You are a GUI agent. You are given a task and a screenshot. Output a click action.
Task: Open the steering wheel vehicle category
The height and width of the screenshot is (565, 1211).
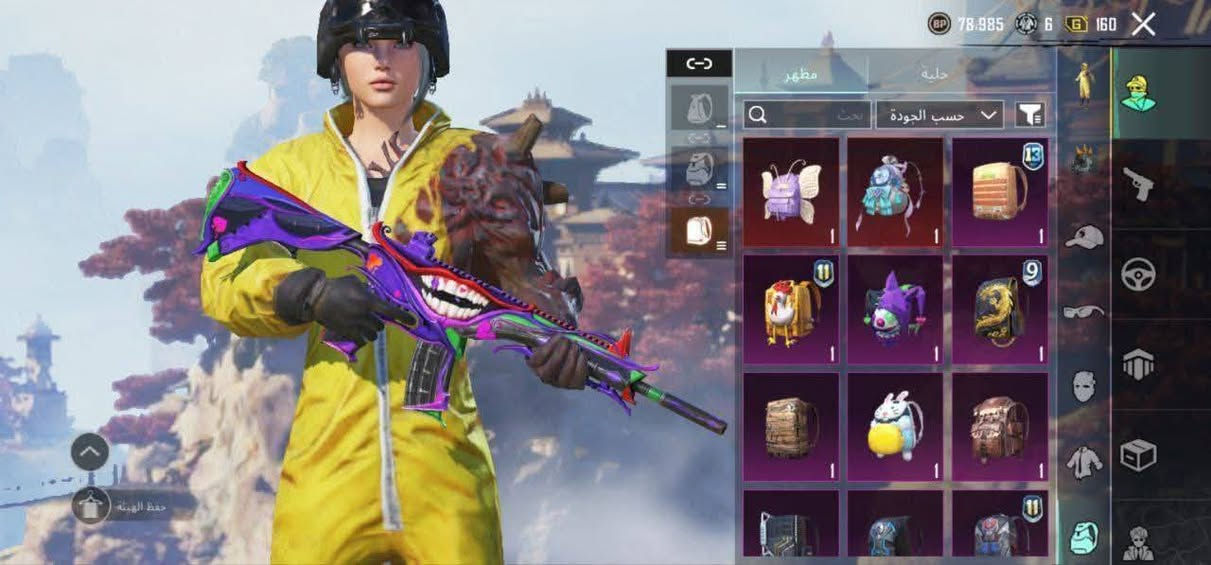1138,274
